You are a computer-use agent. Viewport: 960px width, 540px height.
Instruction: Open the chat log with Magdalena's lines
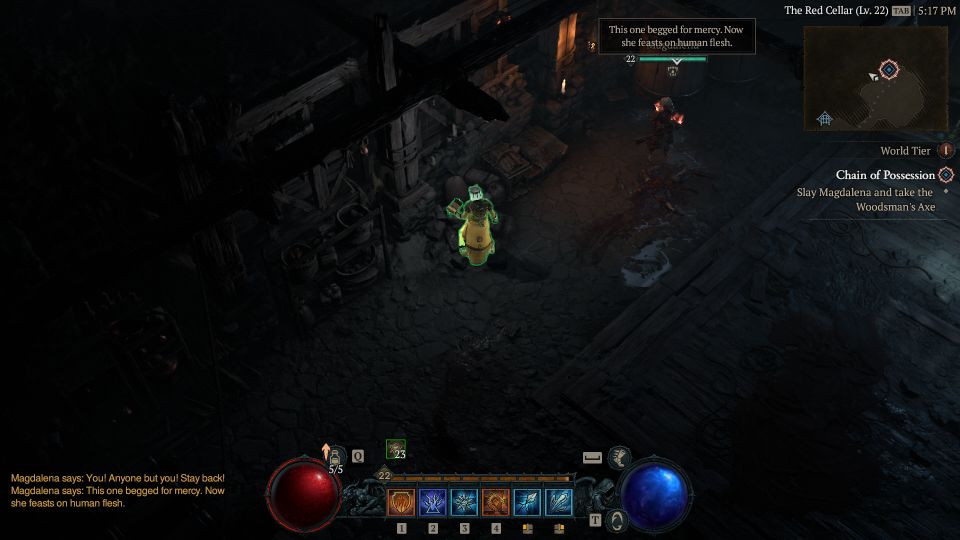tap(118, 490)
